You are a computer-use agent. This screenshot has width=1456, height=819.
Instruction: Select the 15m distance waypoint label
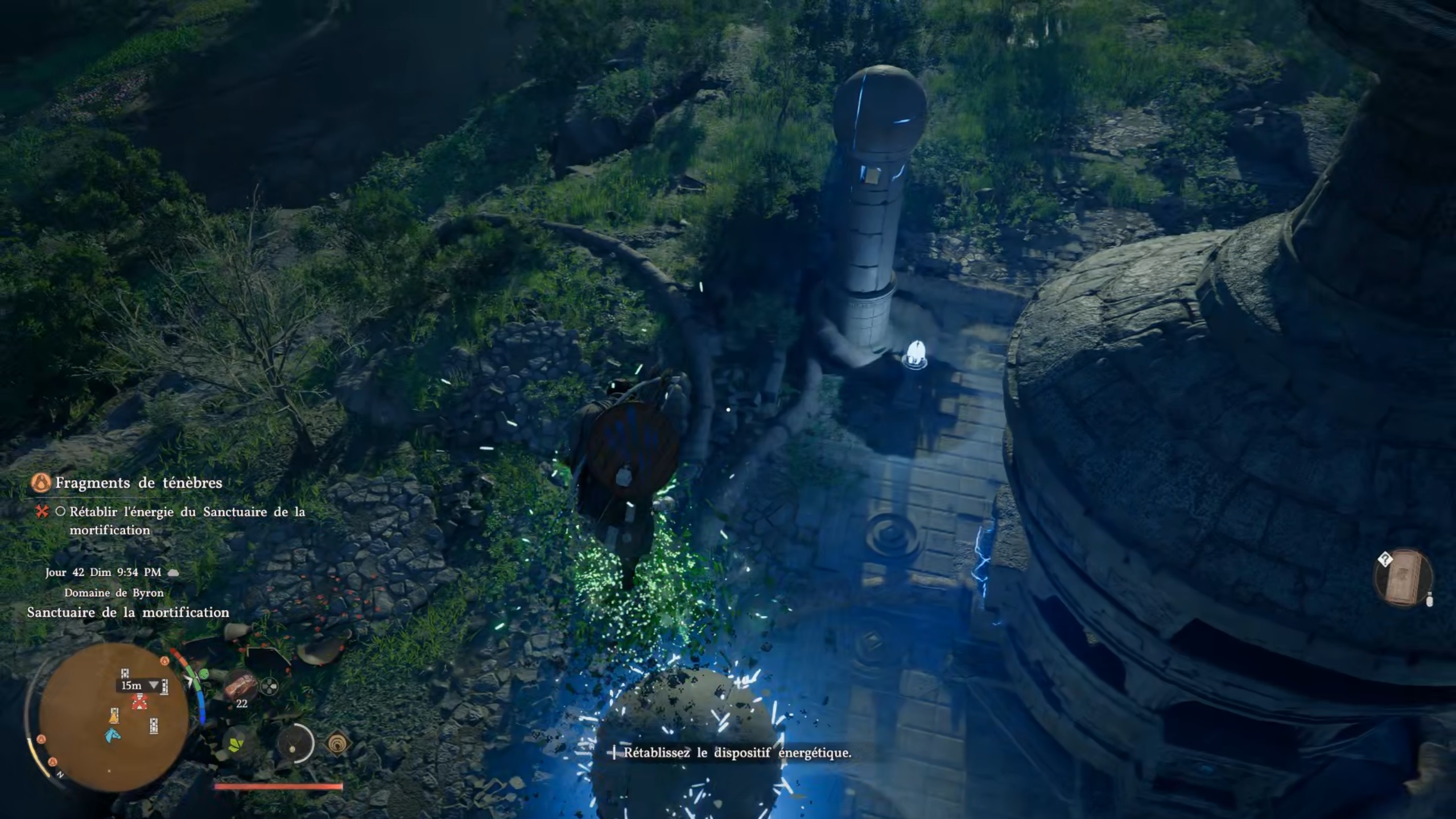coord(132,685)
